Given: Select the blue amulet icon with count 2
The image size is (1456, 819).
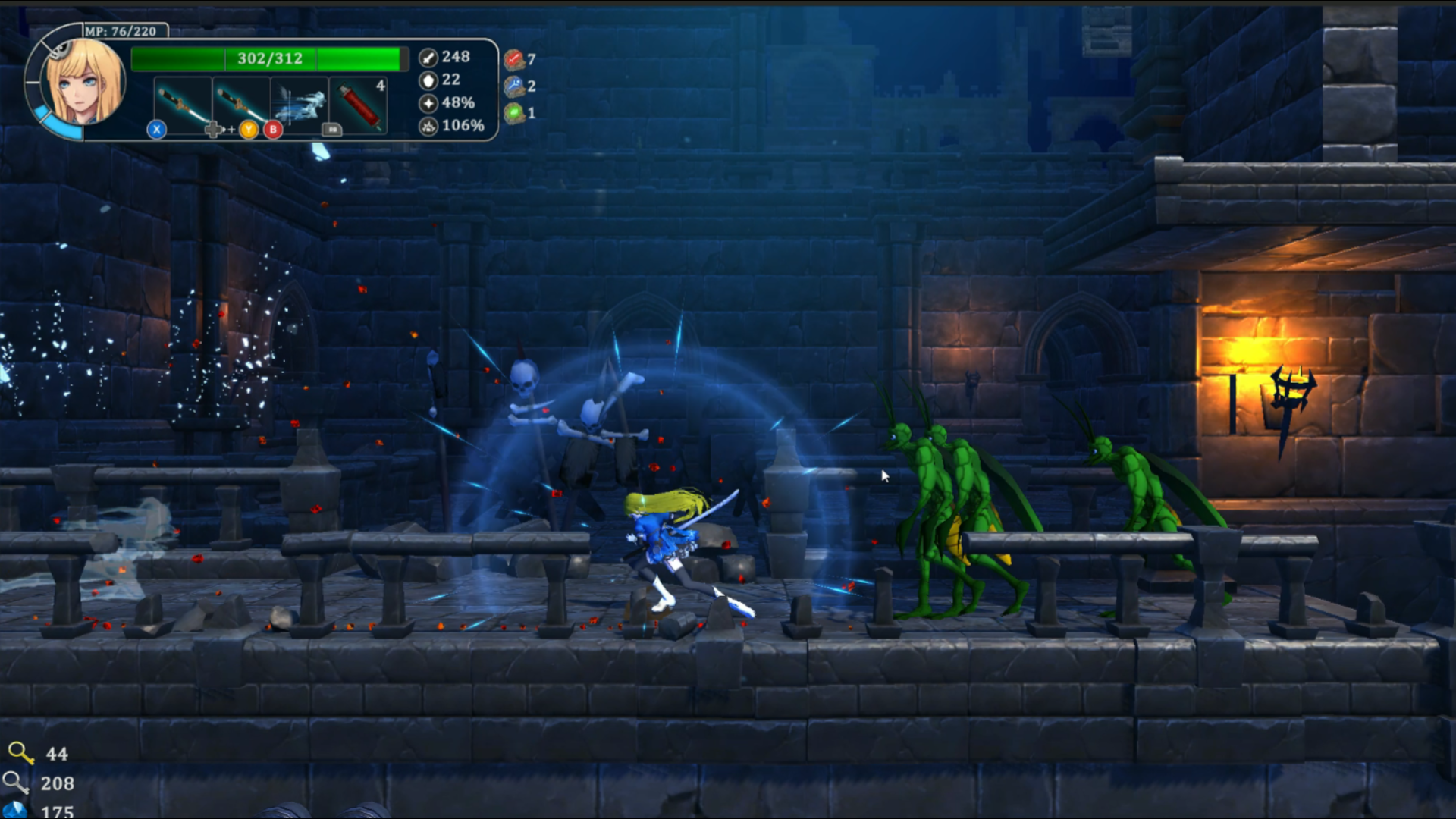Looking at the screenshot, I should pyautogui.click(x=516, y=85).
